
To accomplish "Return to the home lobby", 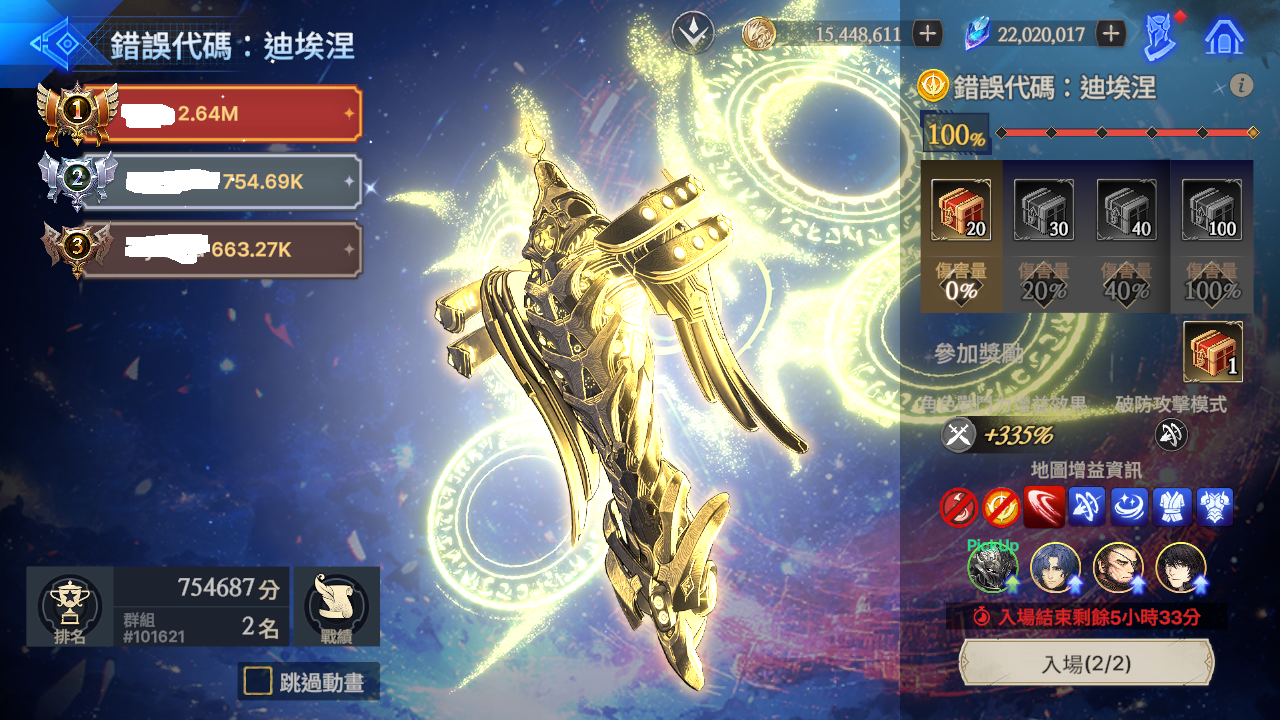I will coord(1224,36).
